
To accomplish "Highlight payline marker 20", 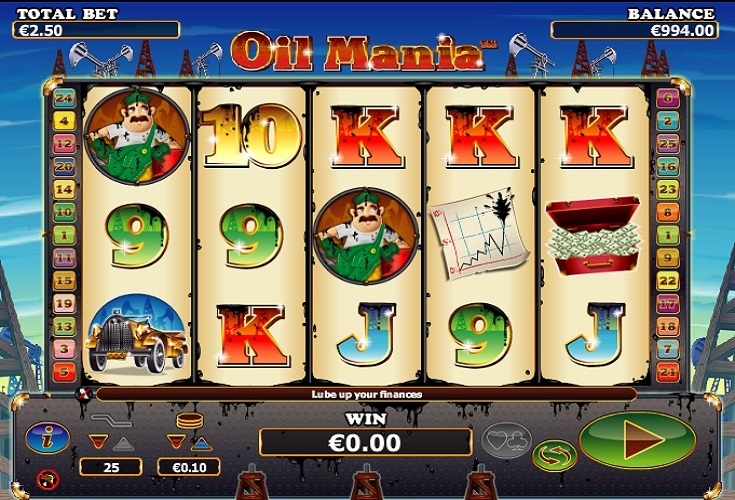I will pyautogui.click(x=64, y=167).
